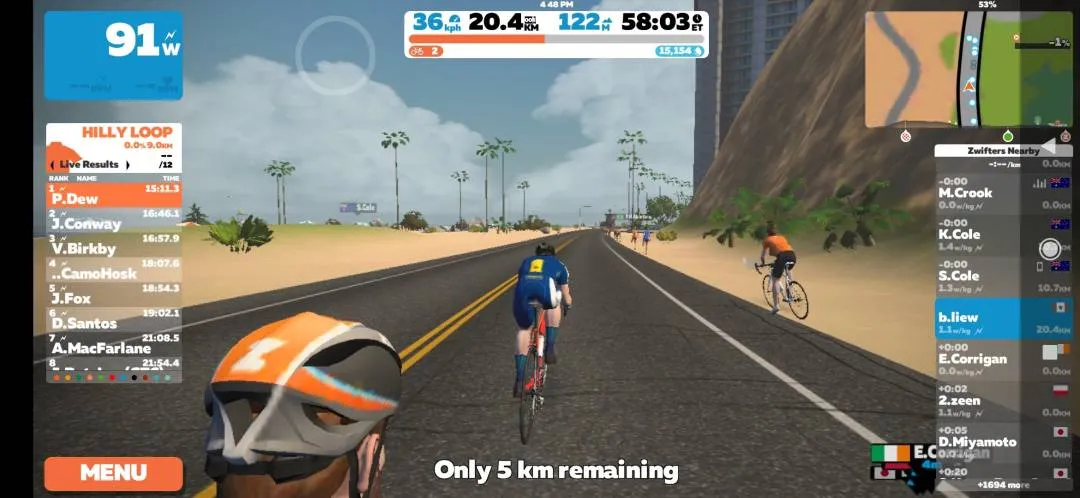Select A.MacFarlane on the leaderboard
The height and width of the screenshot is (498, 1080).
pyautogui.click(x=114, y=344)
